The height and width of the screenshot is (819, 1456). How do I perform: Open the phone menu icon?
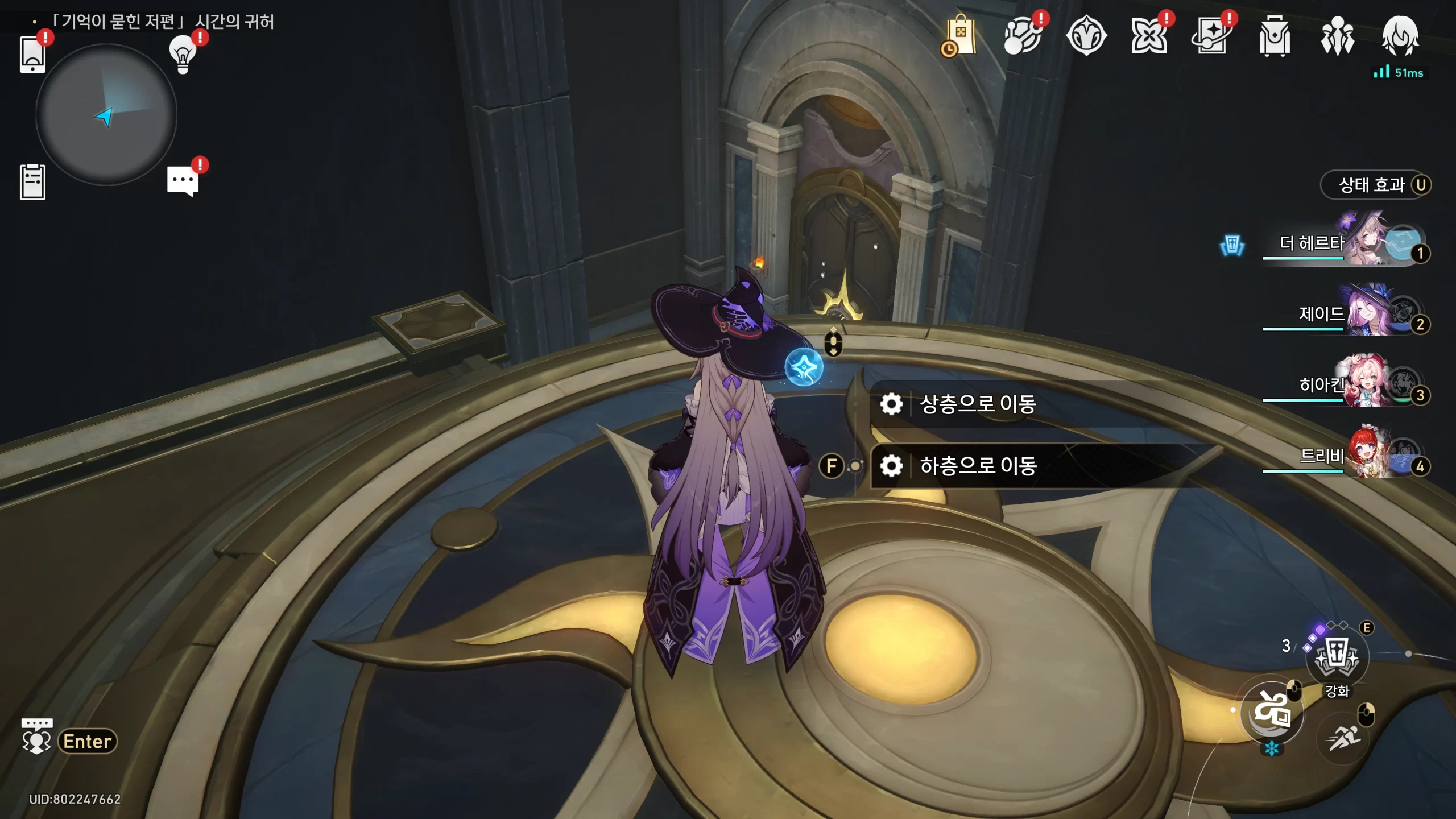tap(32, 55)
